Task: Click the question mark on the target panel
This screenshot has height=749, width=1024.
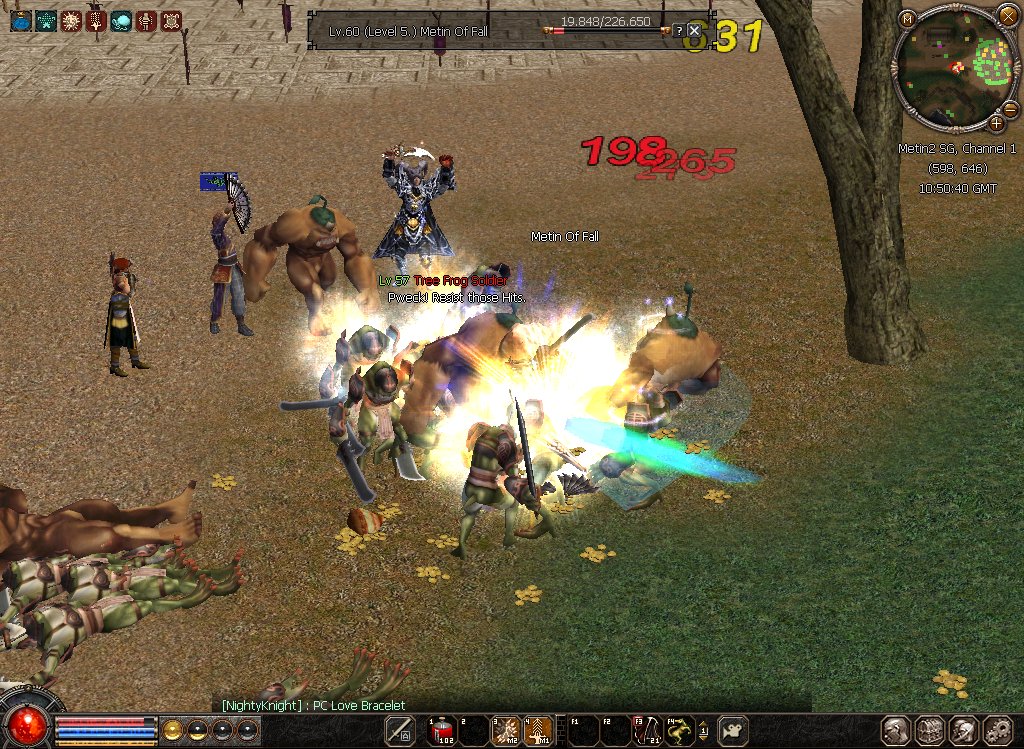Action: click(x=678, y=31)
